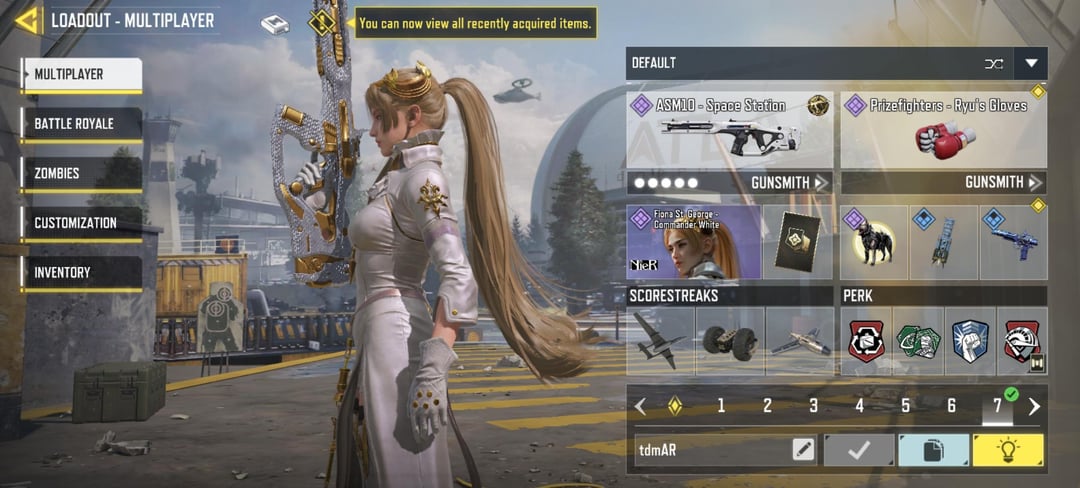Open the Inventory tab

82,272
